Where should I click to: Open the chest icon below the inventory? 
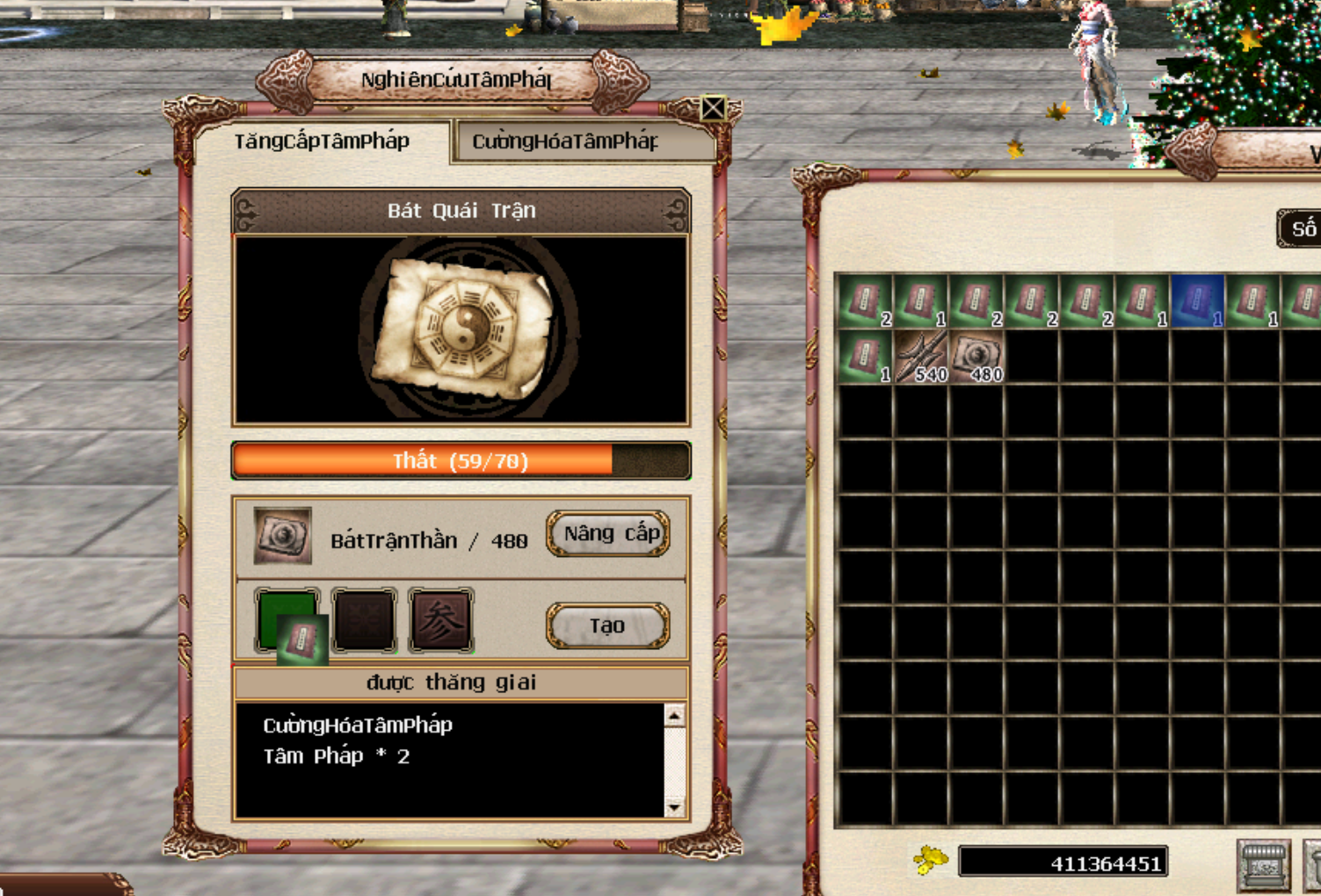[x=1263, y=864]
